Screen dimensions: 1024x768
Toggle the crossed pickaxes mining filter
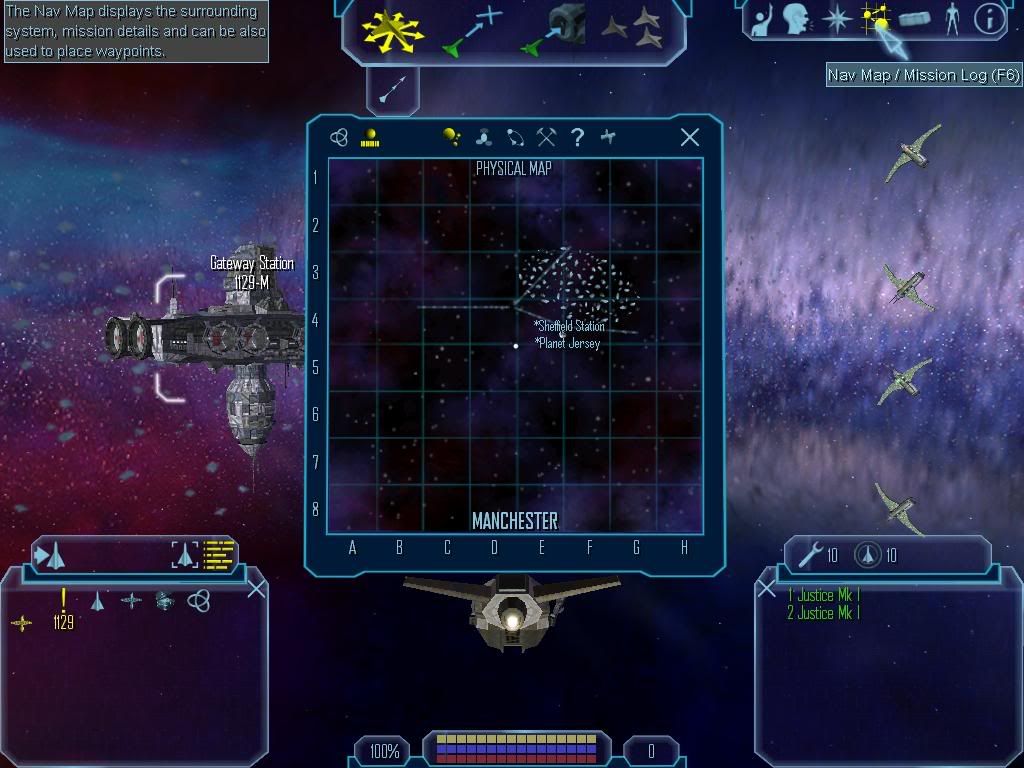click(x=546, y=138)
